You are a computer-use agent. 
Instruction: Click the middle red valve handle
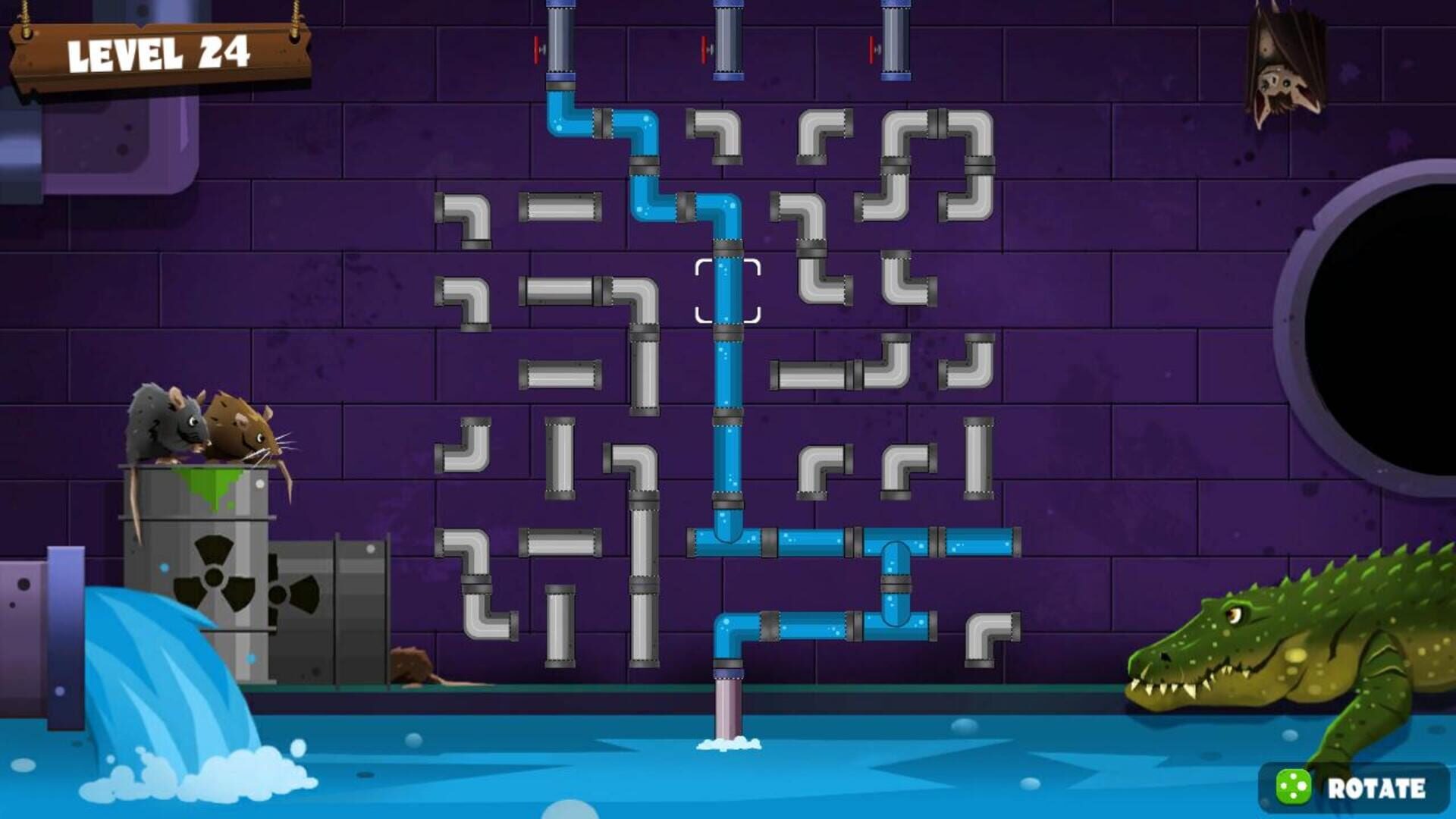click(x=701, y=49)
